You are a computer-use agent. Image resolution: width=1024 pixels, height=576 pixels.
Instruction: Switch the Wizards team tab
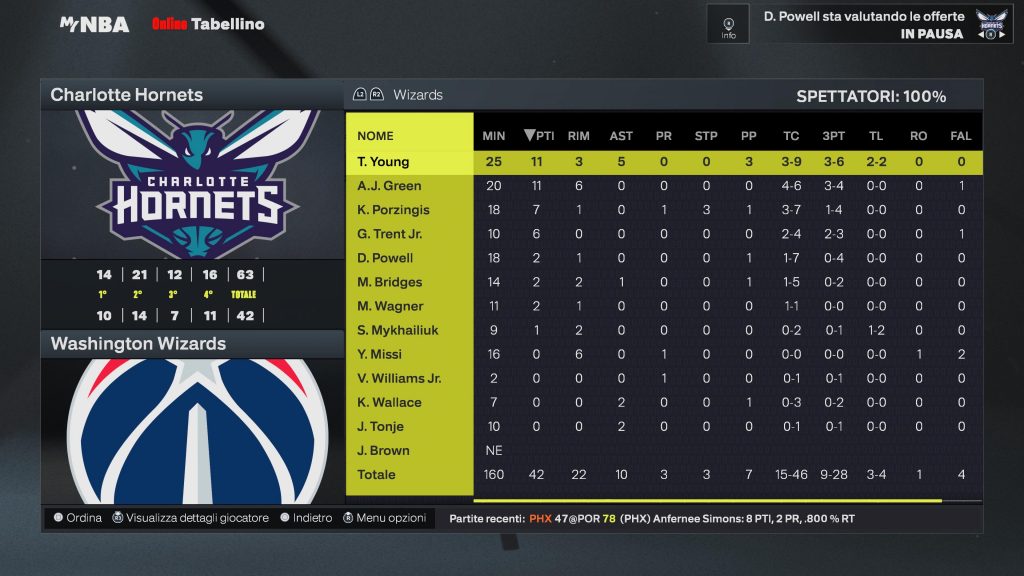tap(417, 95)
